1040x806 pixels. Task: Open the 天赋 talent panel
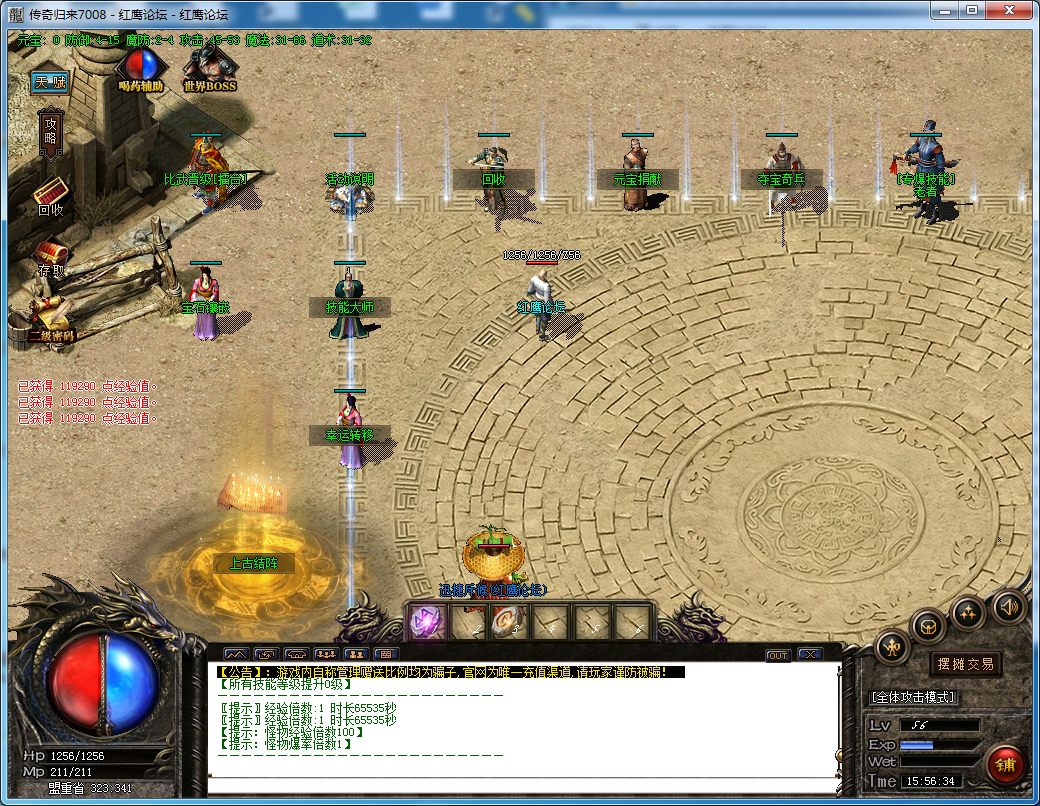coord(48,82)
